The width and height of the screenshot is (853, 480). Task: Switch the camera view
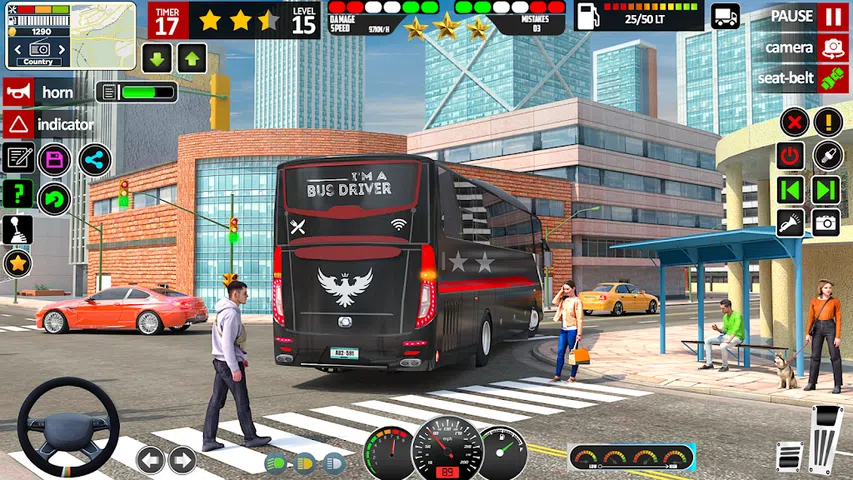coord(832,47)
